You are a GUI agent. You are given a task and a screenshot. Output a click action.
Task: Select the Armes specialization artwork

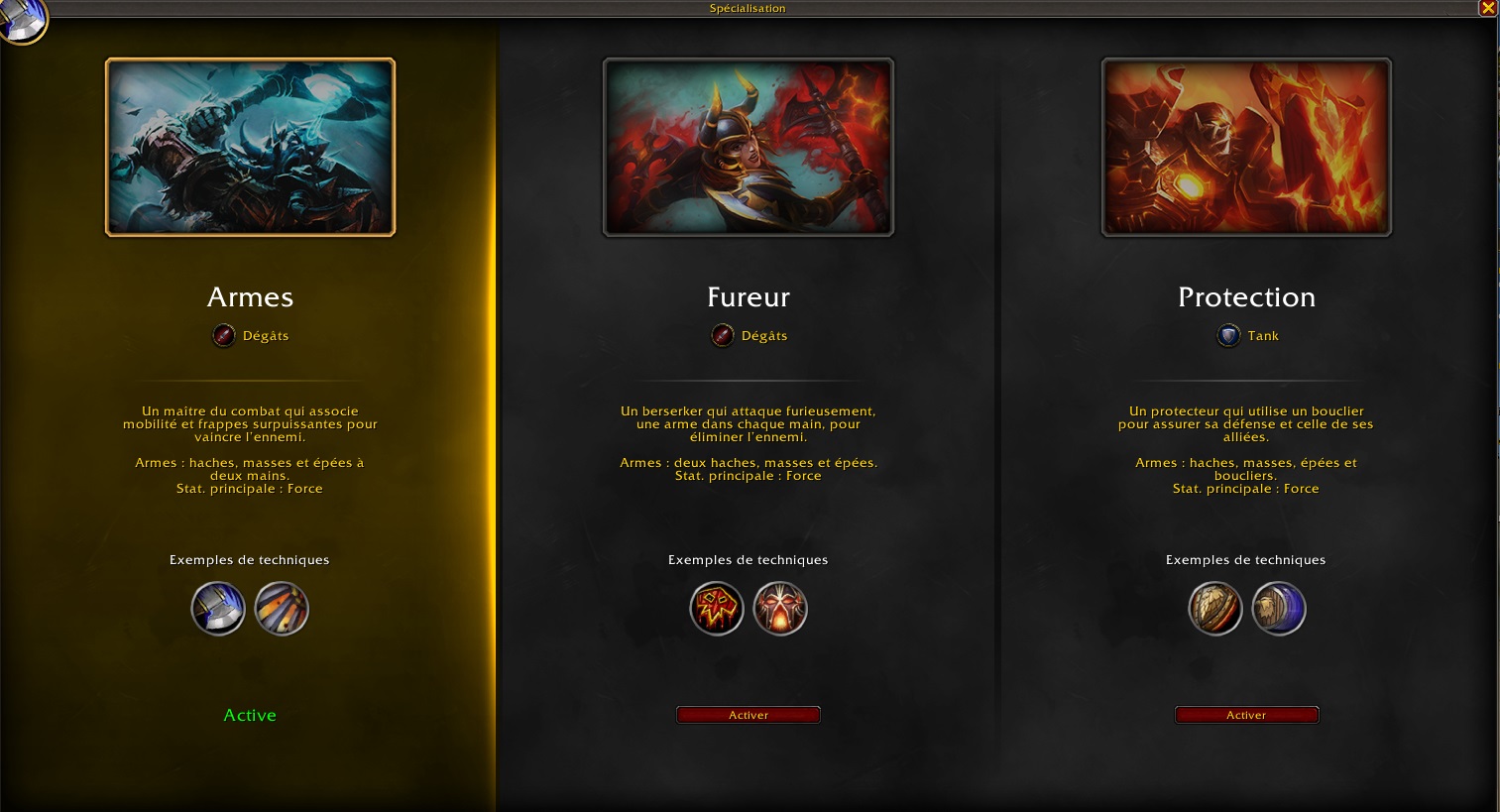[x=250, y=147]
